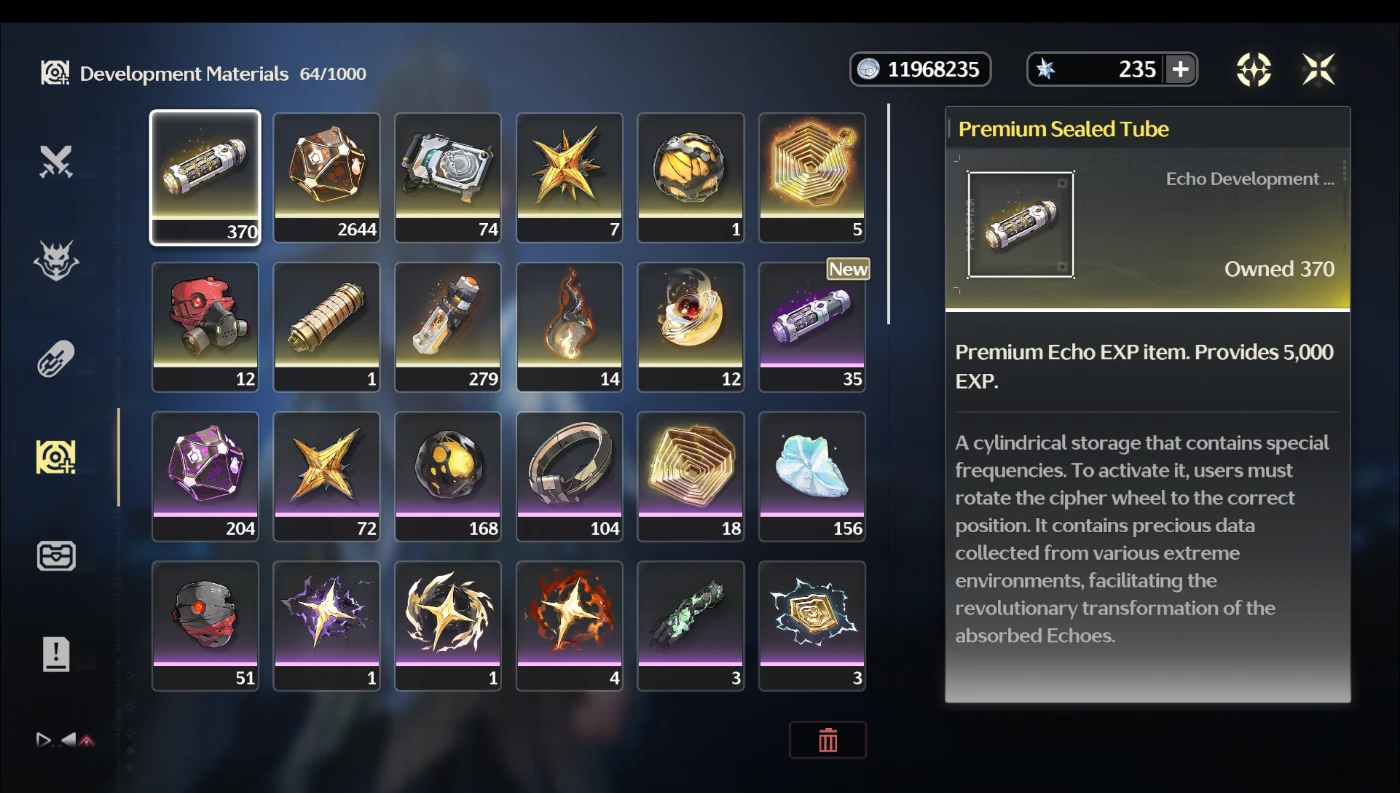Open the demon mask echoes tab
This screenshot has height=793, width=1400.
(56, 260)
